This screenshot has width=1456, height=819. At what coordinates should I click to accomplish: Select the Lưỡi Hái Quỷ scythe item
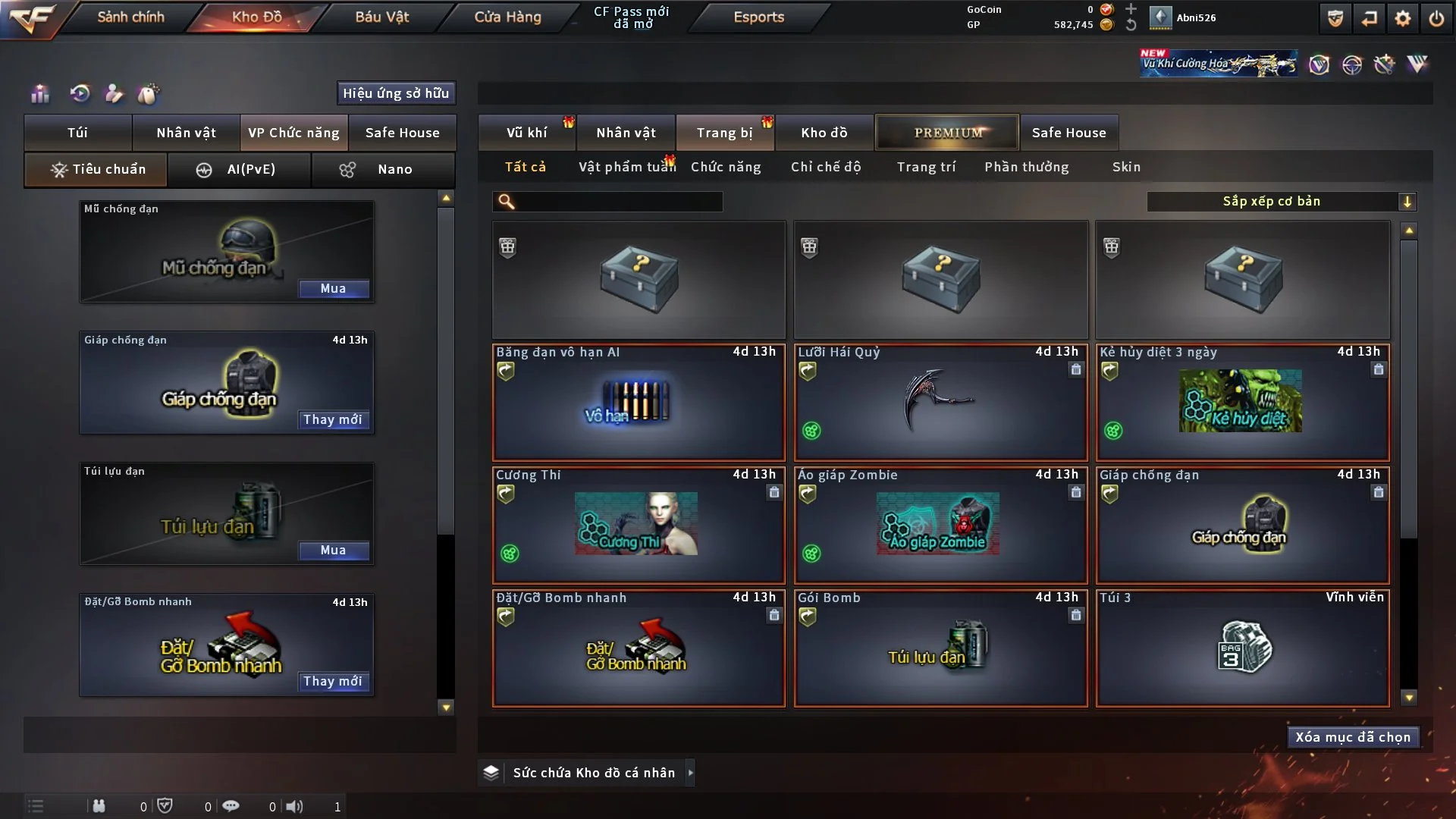pyautogui.click(x=940, y=402)
